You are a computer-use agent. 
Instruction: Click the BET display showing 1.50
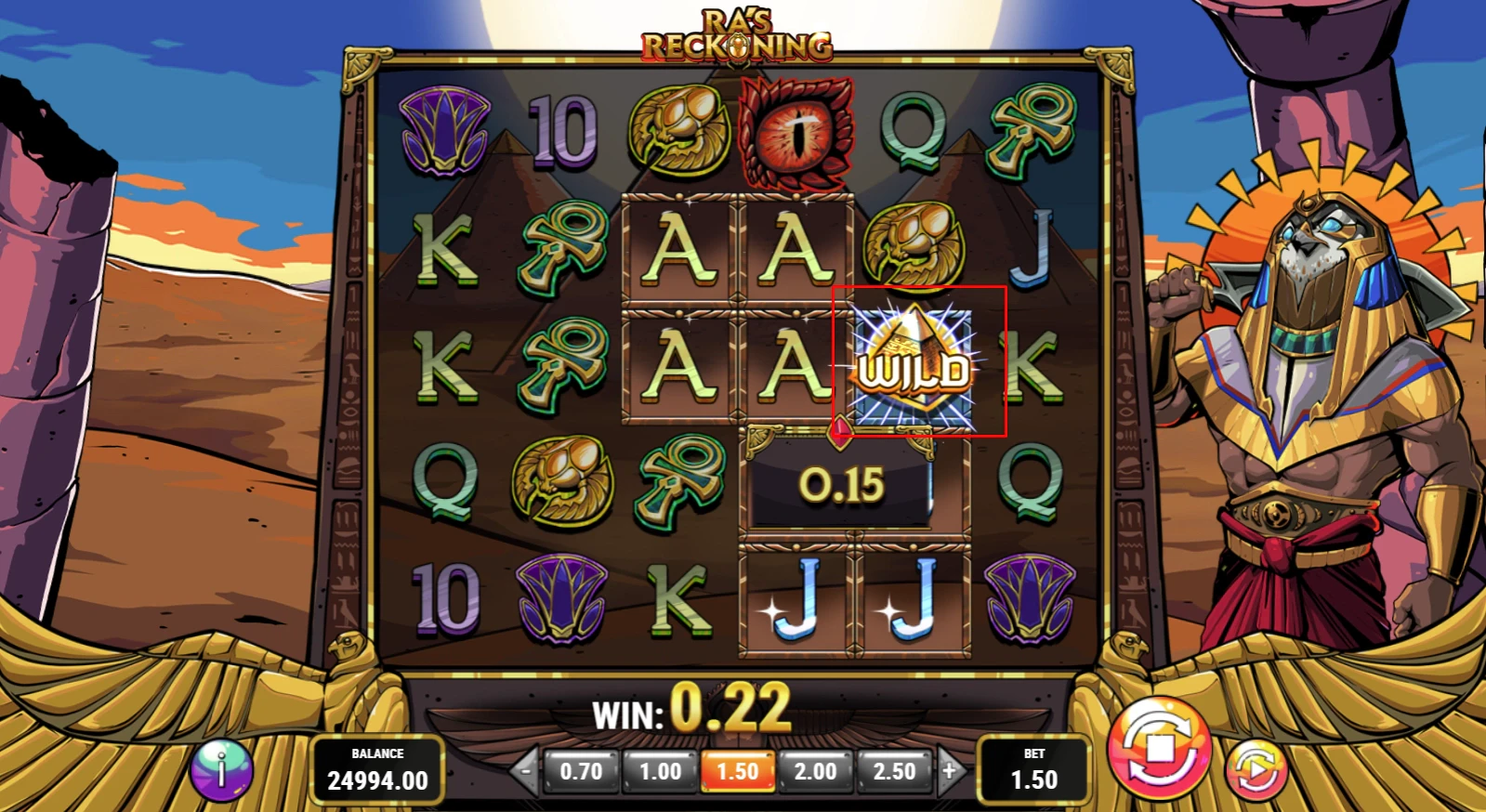pos(1034,770)
